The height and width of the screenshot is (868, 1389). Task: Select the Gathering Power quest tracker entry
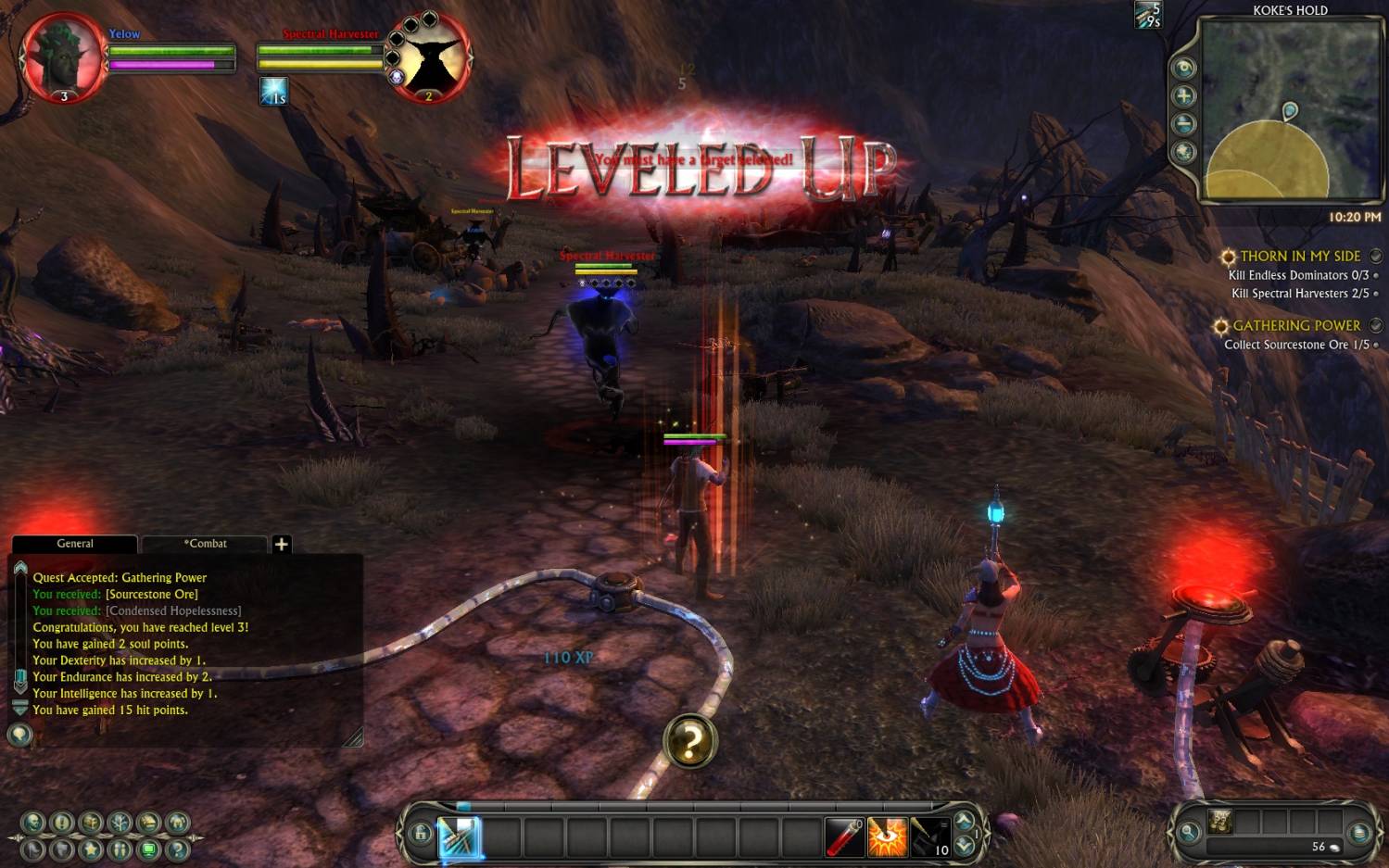coord(1296,326)
